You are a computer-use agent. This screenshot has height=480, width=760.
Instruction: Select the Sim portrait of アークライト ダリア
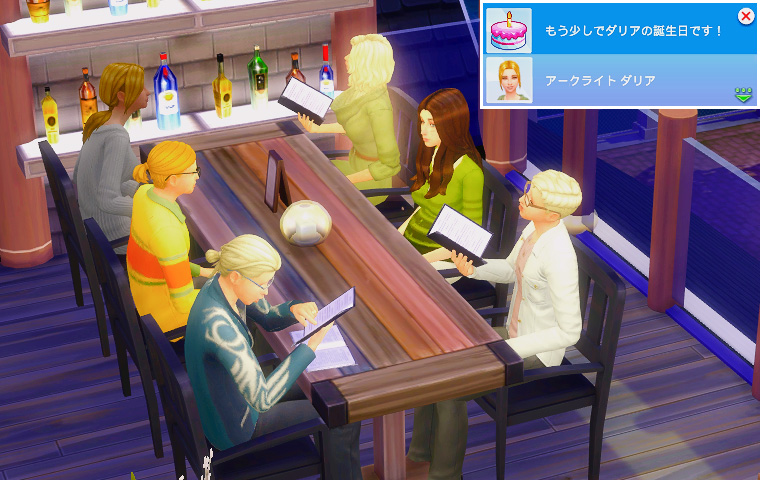point(508,80)
